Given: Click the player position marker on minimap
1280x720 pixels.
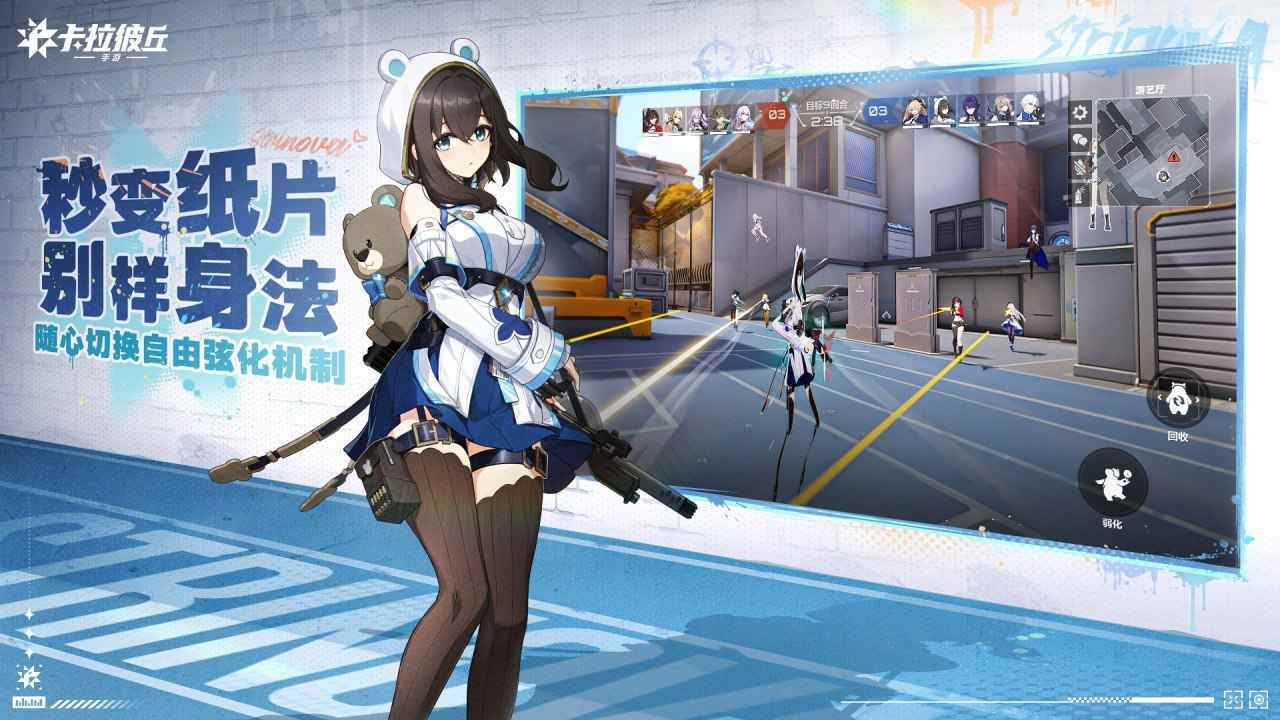Looking at the screenshot, I should (1163, 176).
